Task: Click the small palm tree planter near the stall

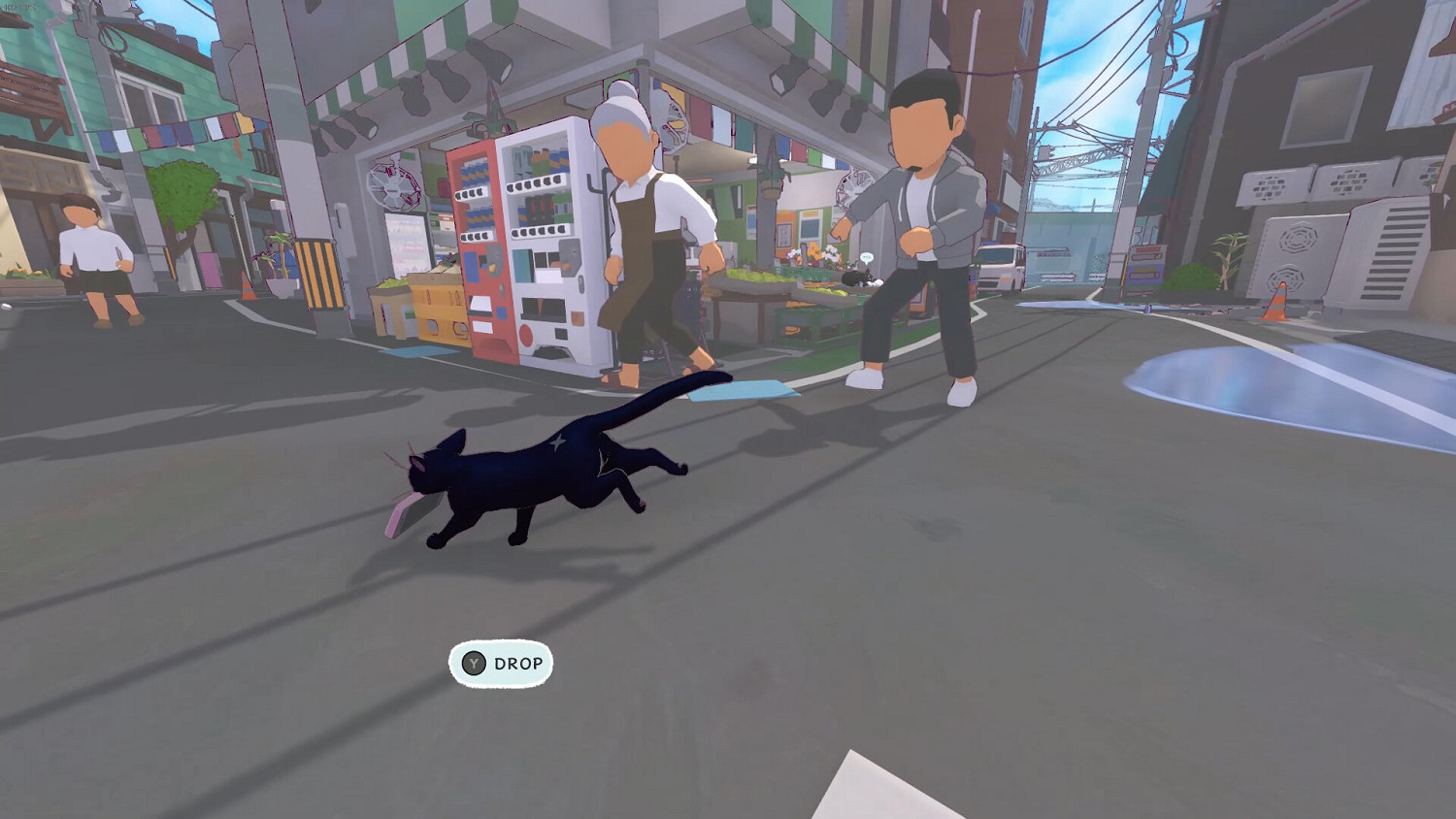Action: tap(279, 260)
